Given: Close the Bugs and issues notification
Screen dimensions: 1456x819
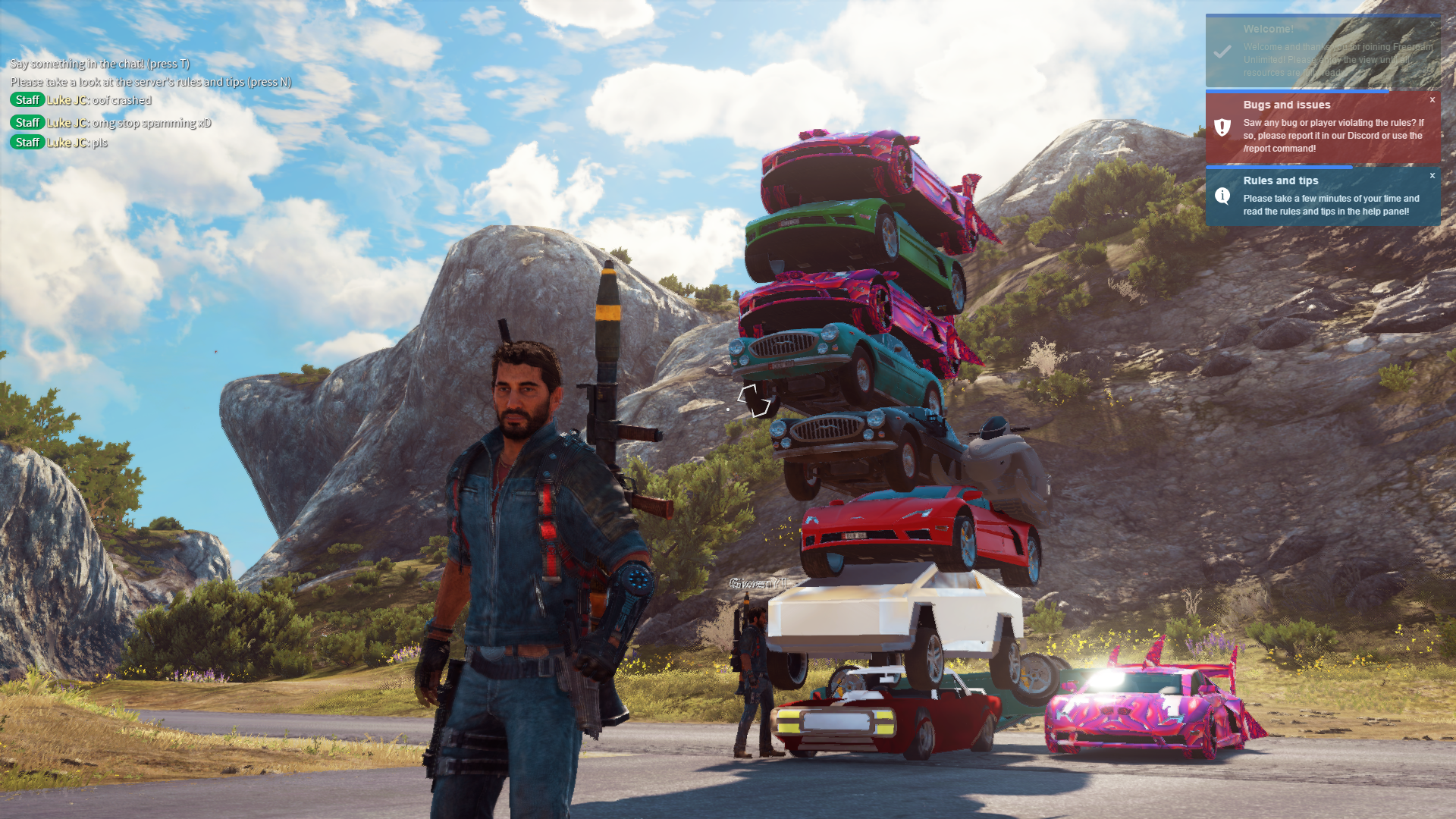Looking at the screenshot, I should pos(1432,100).
